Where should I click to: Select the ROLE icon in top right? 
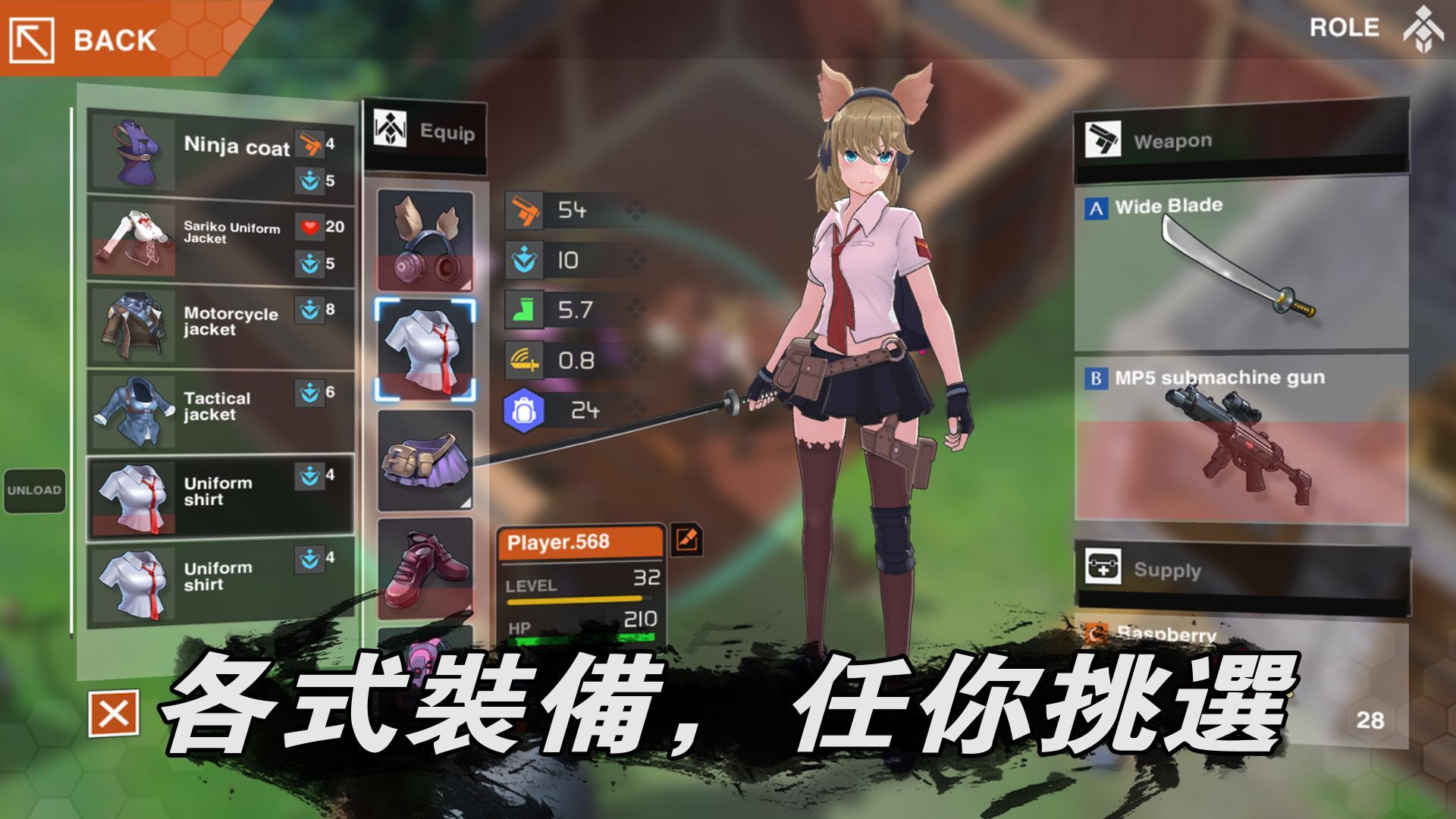point(1426,30)
